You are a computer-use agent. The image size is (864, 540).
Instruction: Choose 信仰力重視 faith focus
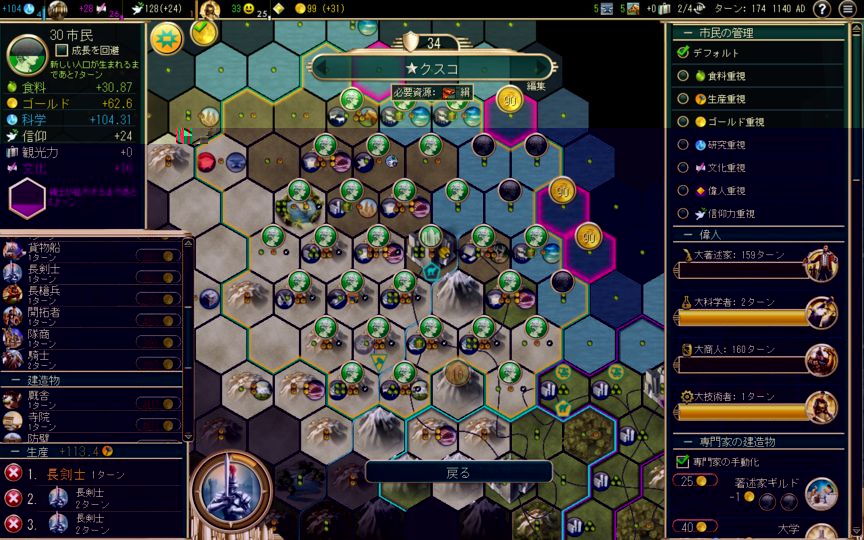(684, 214)
